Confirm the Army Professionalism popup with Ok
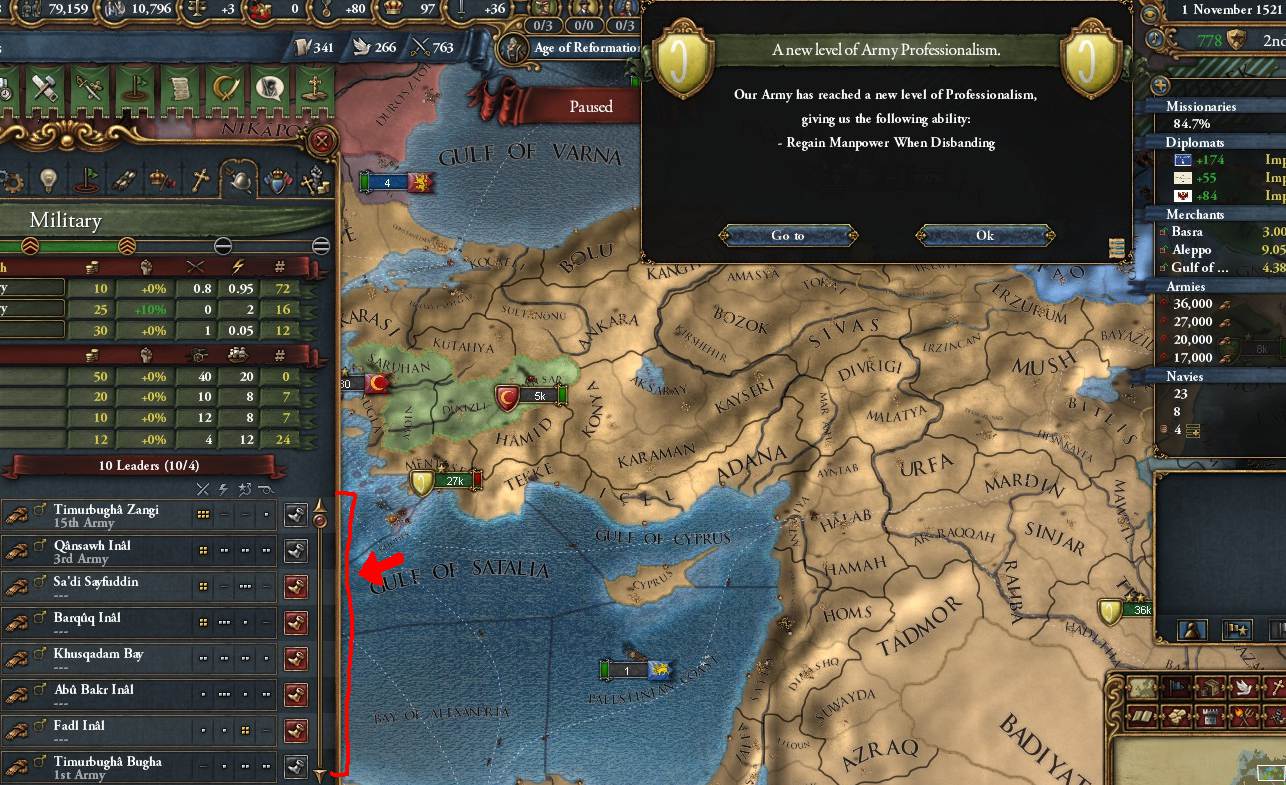Viewport: 1286px width, 785px height. 984,236
